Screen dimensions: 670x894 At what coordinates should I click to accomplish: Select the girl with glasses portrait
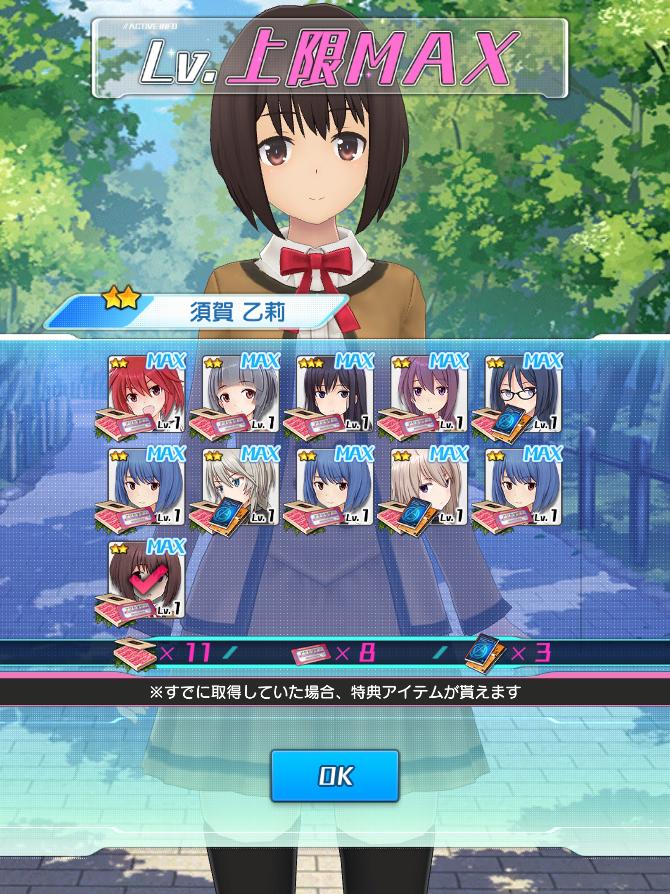point(522,393)
